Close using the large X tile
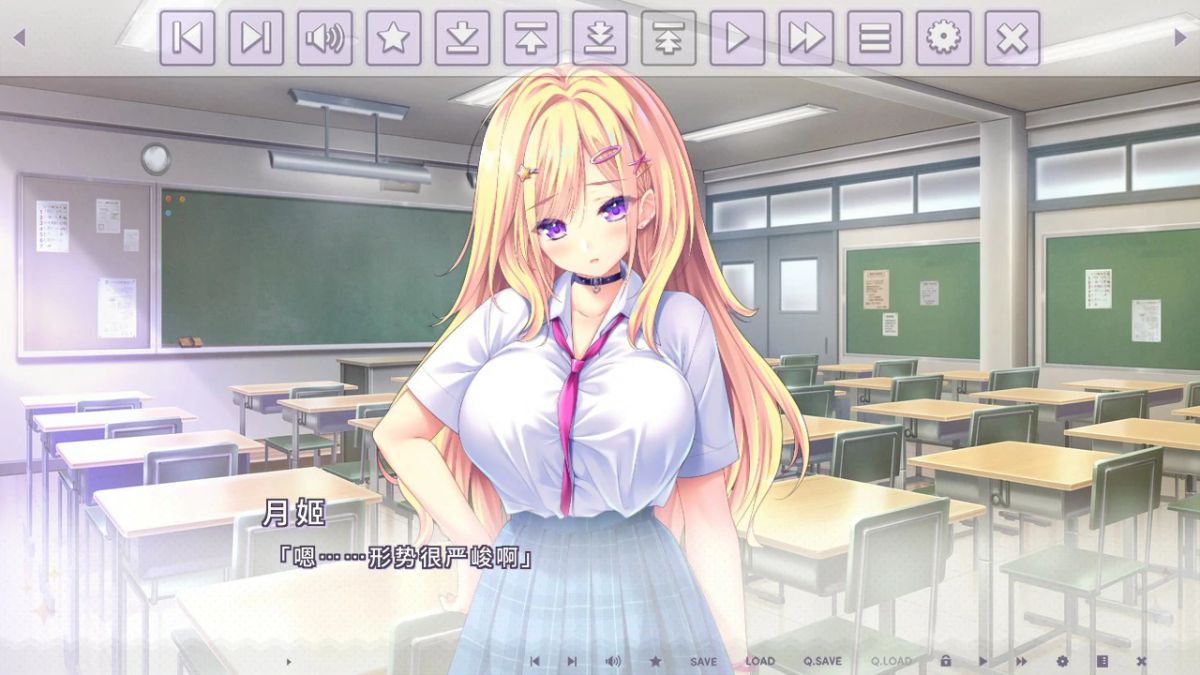The height and width of the screenshot is (675, 1200). (x=1012, y=38)
